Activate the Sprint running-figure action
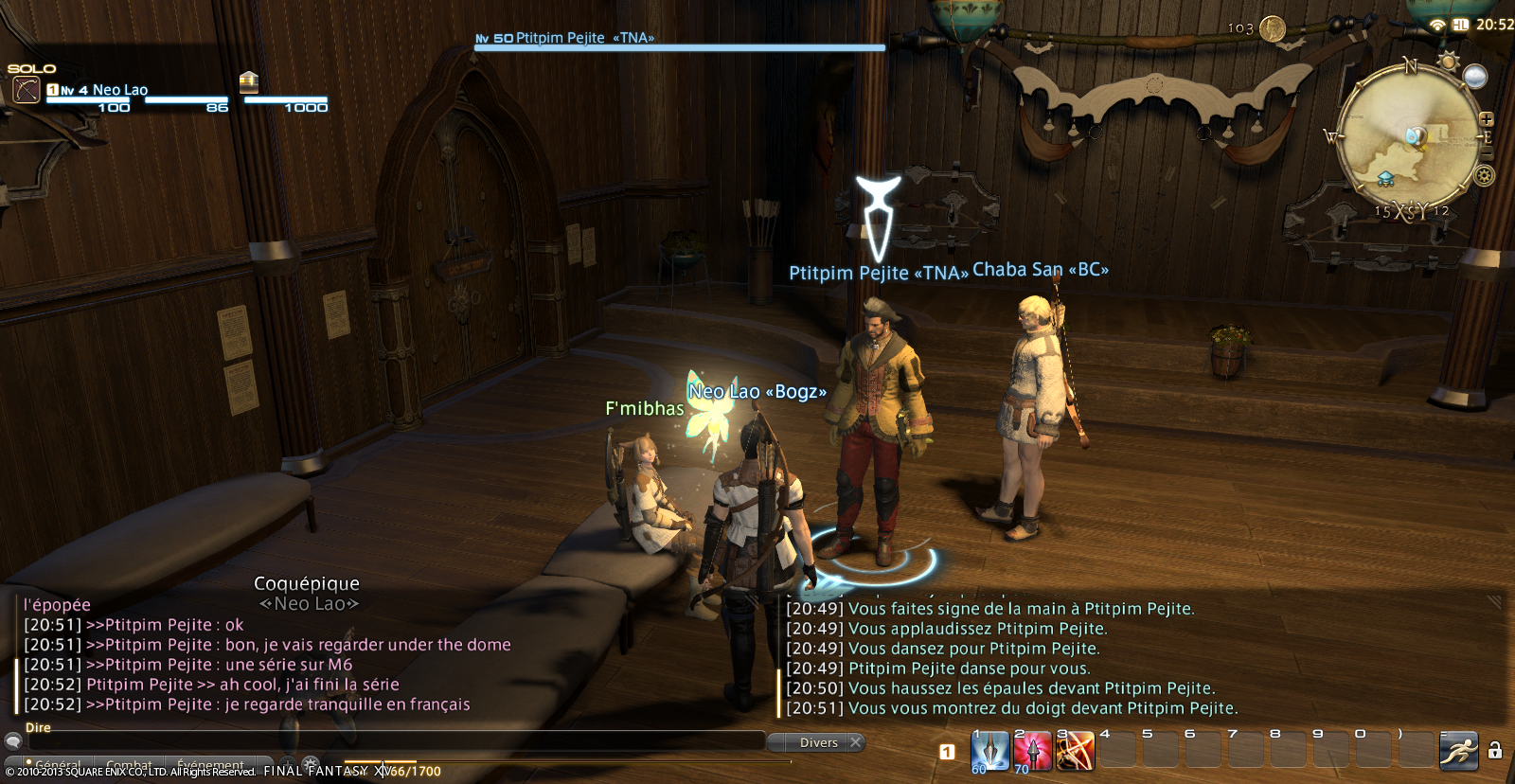The width and height of the screenshot is (1515, 784). [x=1459, y=752]
